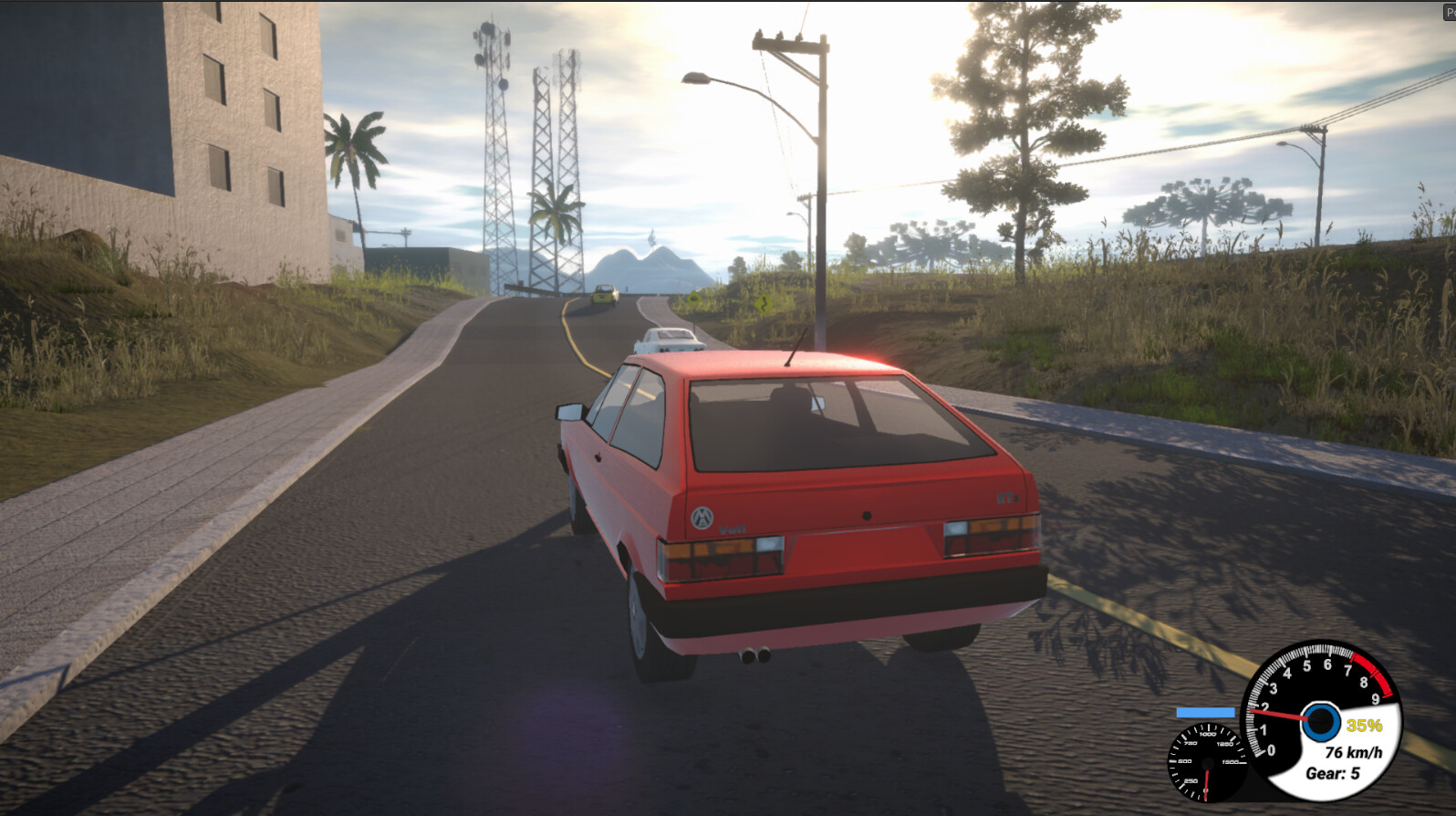Select the small secondary gauge dial
This screenshot has width=1456, height=816.
pos(1206,763)
